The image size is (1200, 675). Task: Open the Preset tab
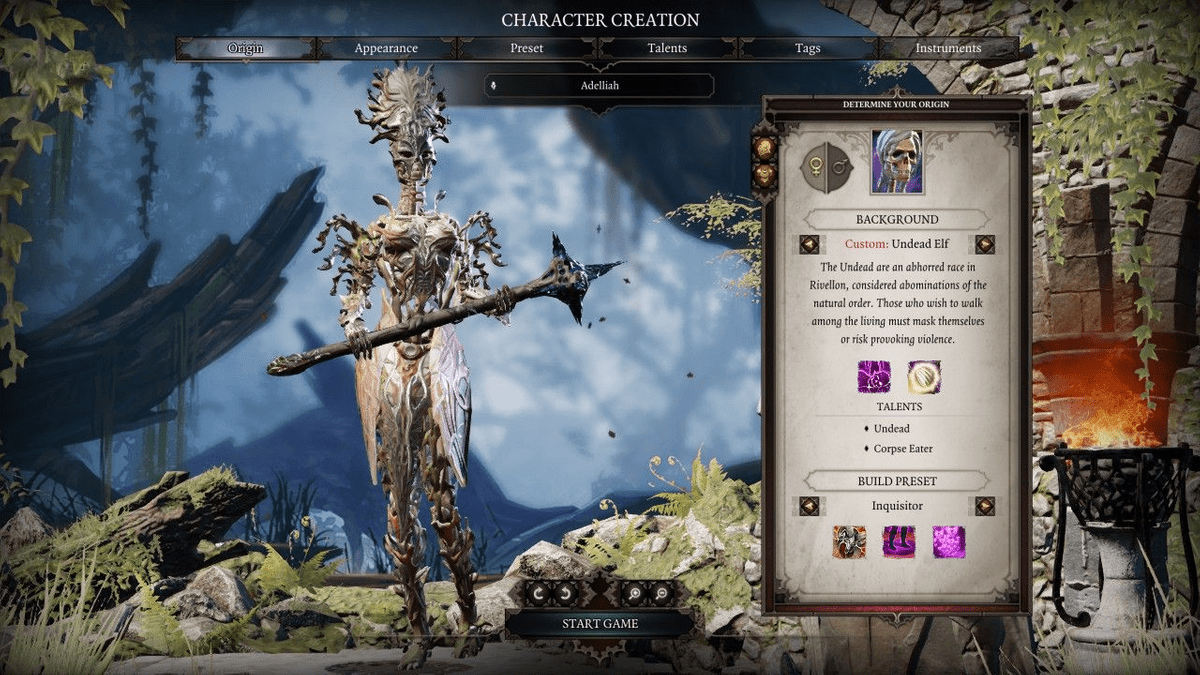click(x=527, y=48)
